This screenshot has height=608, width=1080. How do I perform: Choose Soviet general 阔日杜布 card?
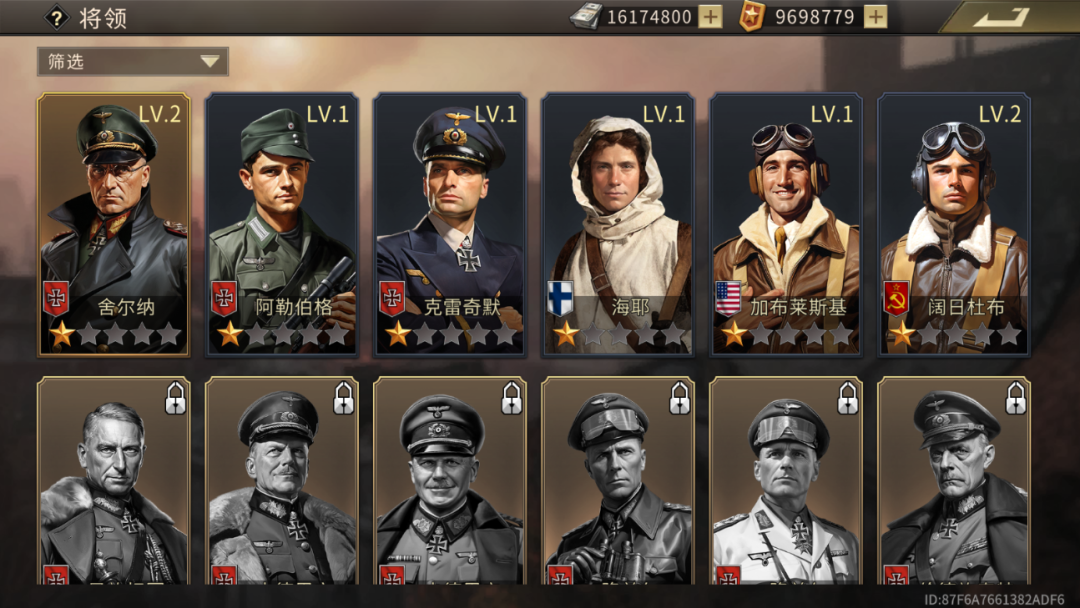[x=954, y=225]
